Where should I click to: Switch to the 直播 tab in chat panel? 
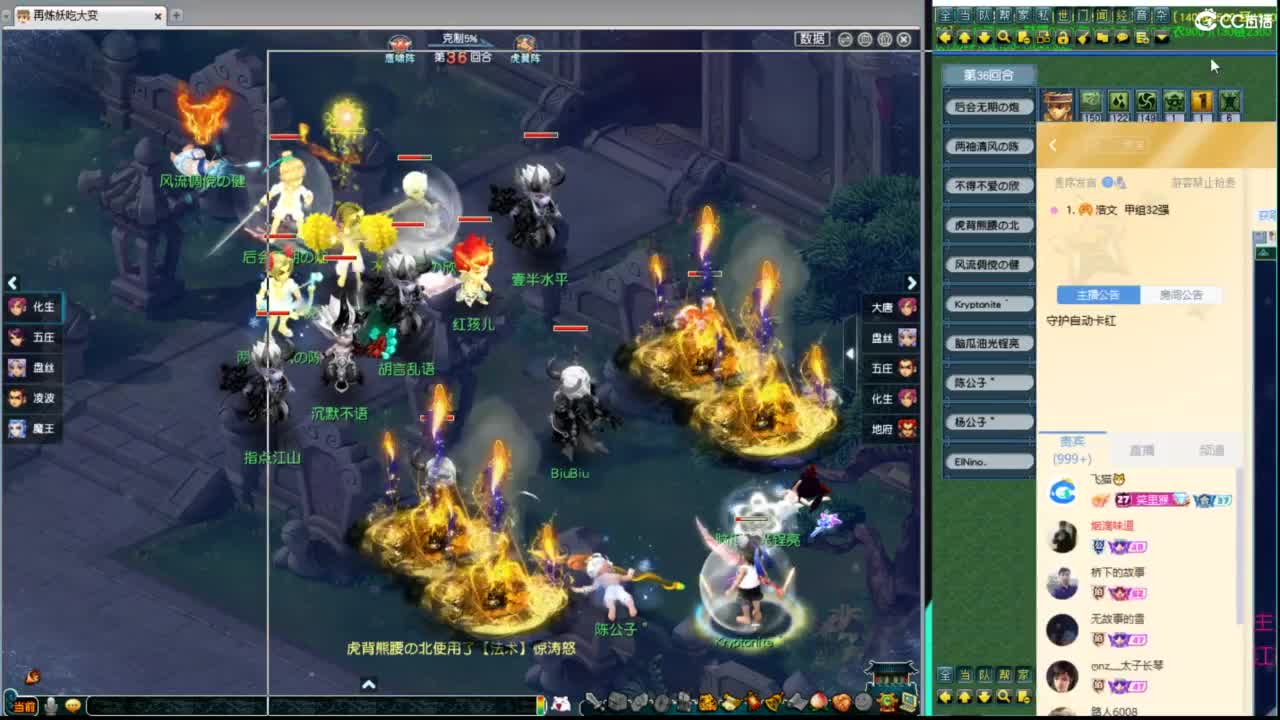tap(1141, 450)
